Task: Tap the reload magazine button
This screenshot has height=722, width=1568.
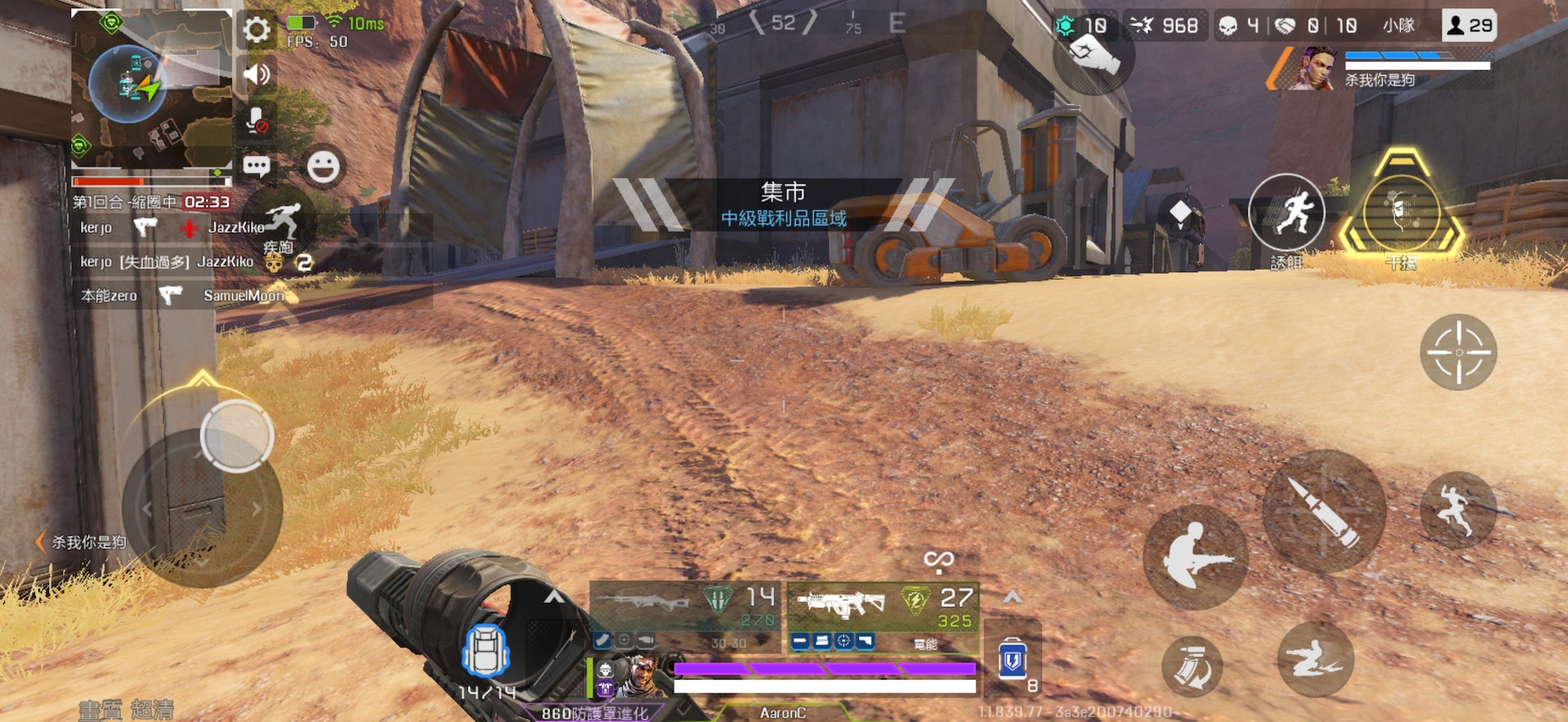Action: tap(1192, 666)
